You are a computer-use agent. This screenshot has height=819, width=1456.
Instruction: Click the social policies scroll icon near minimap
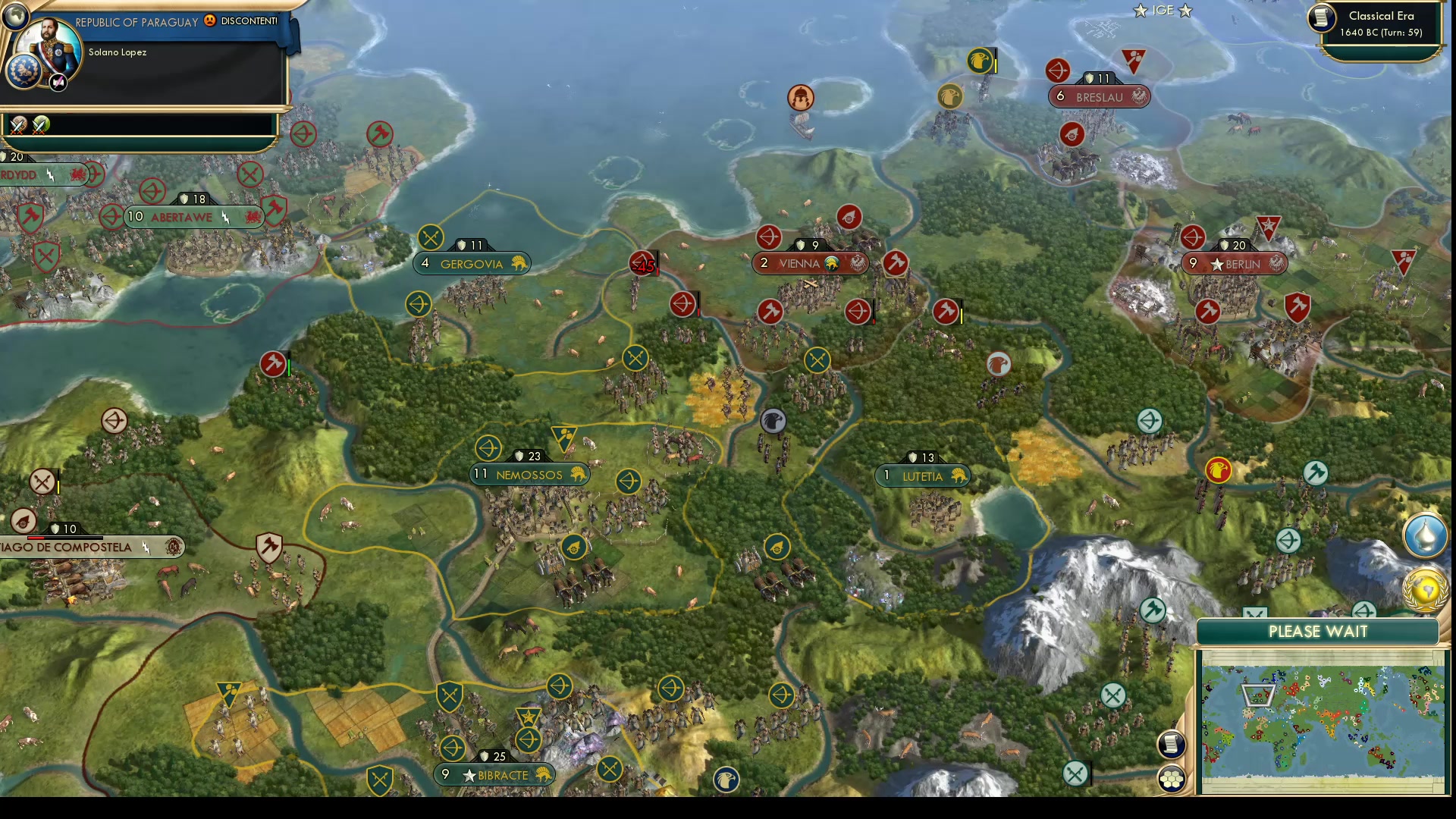1172,744
